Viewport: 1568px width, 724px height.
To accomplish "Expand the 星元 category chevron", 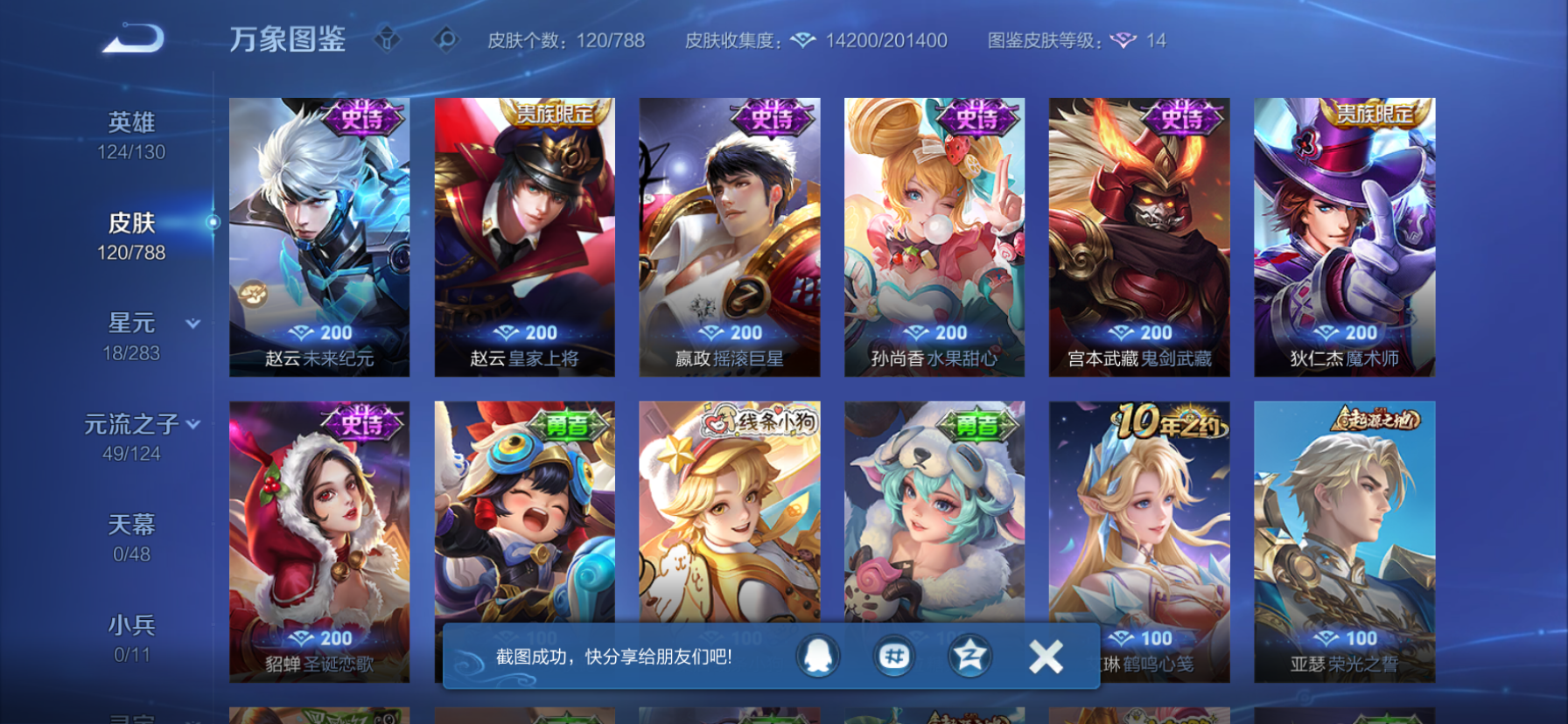I will pyautogui.click(x=192, y=324).
